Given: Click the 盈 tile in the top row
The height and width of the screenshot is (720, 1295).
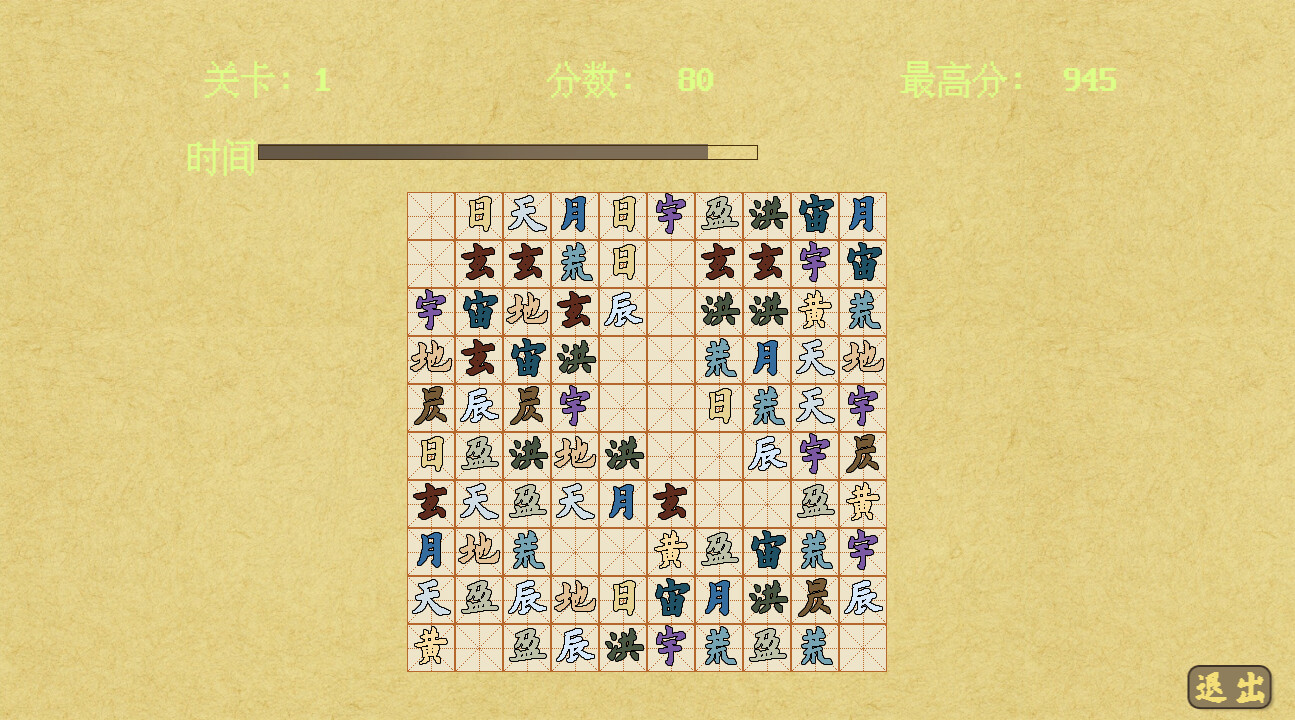Looking at the screenshot, I should coord(718,214).
